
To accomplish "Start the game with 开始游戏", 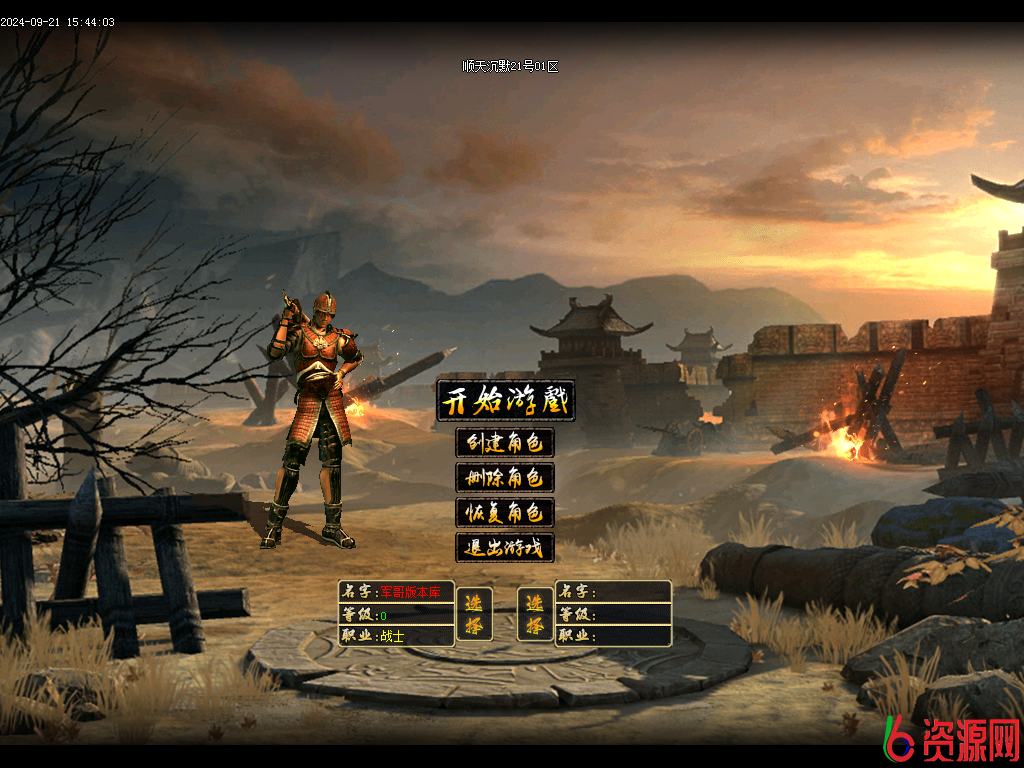I will click(506, 402).
